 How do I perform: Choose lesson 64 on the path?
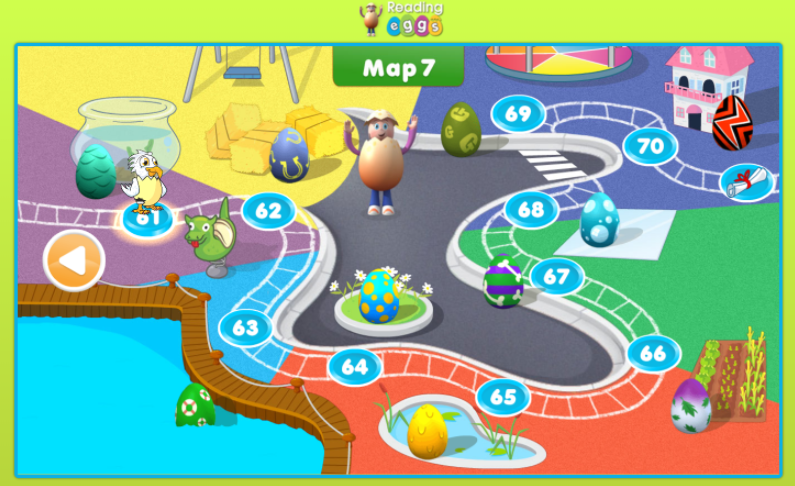pos(354,366)
